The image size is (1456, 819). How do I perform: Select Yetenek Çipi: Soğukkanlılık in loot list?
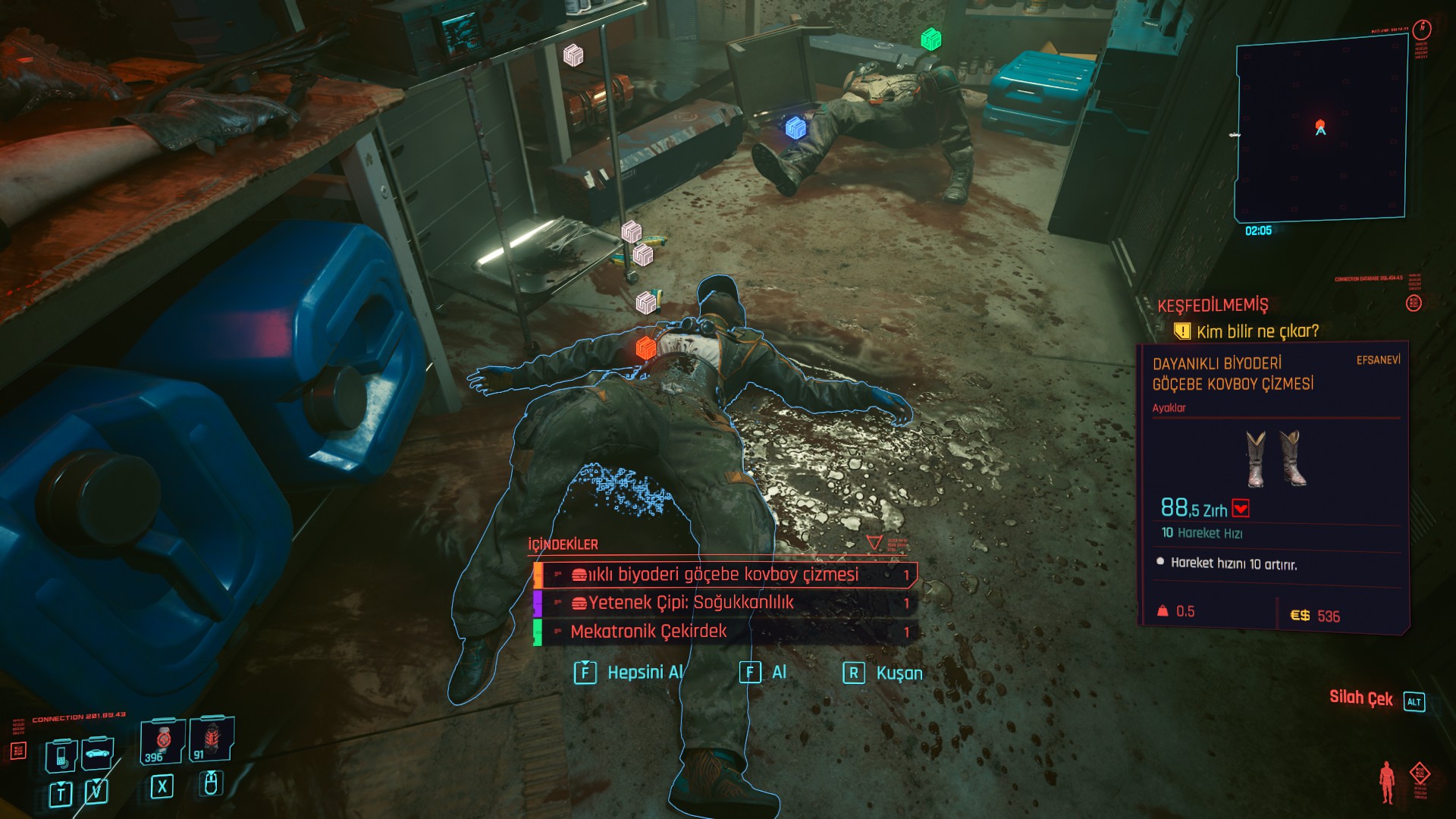click(724, 603)
